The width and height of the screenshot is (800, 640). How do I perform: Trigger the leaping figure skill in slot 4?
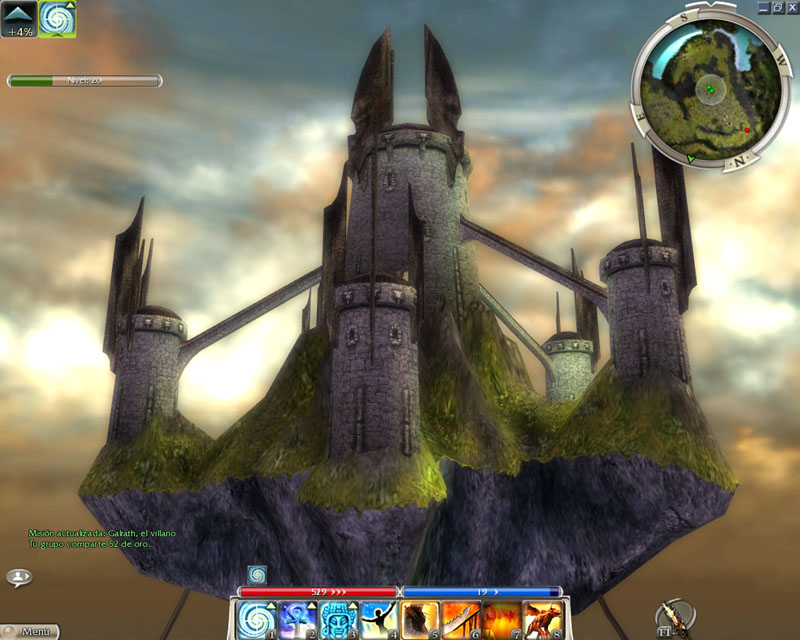pos(380,619)
